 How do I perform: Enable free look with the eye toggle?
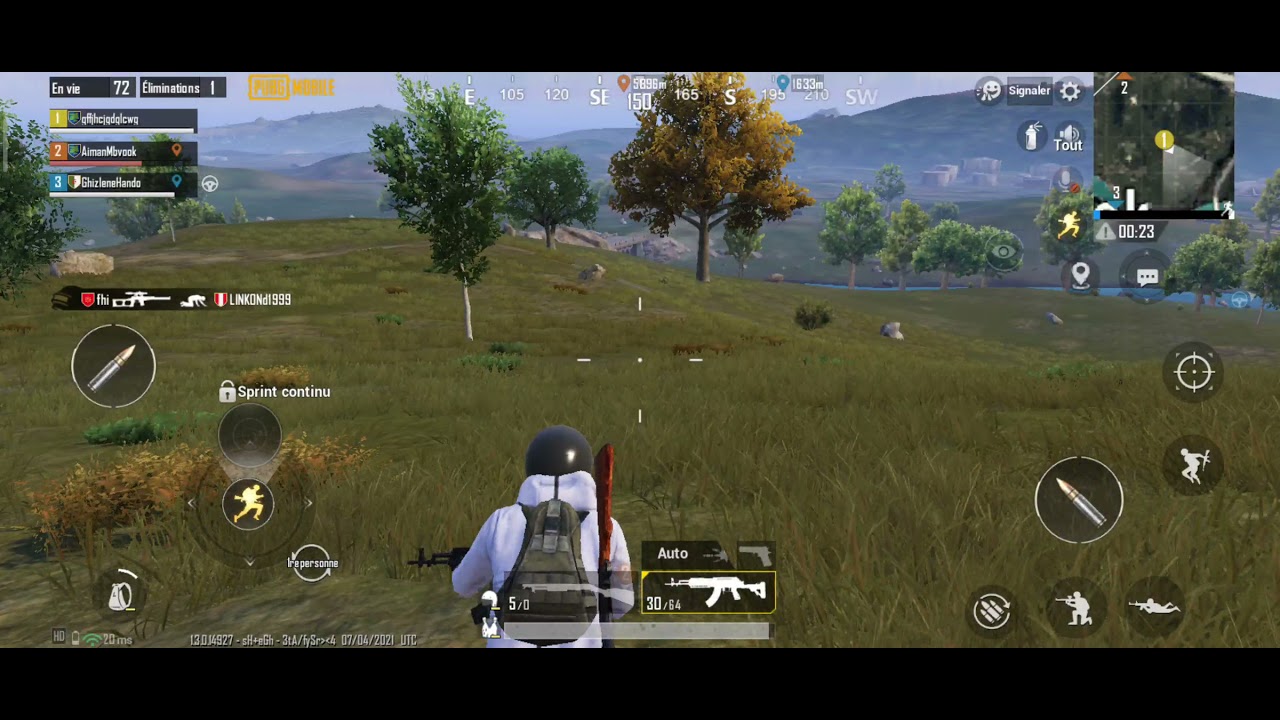click(1003, 252)
